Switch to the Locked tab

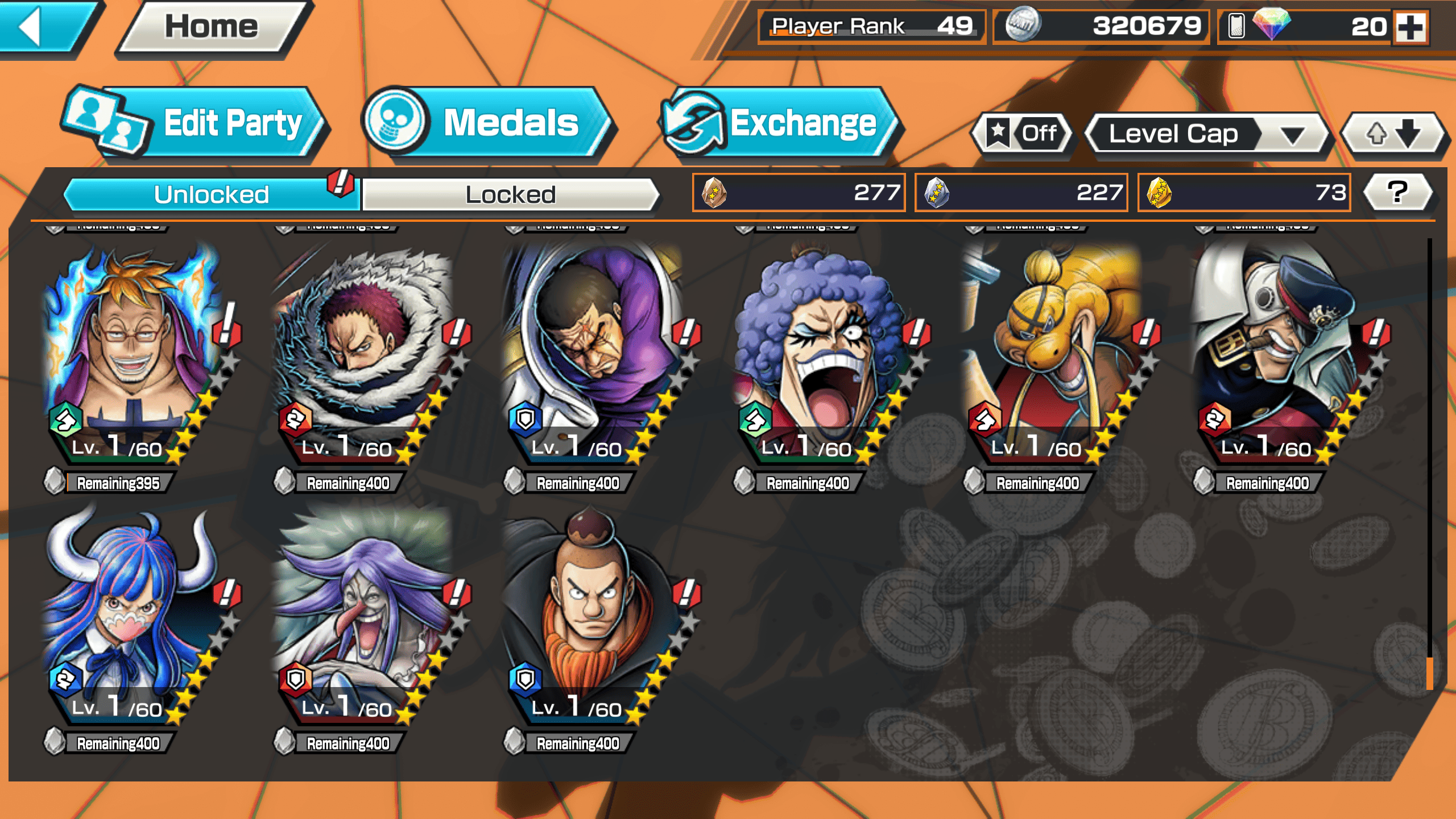510,195
